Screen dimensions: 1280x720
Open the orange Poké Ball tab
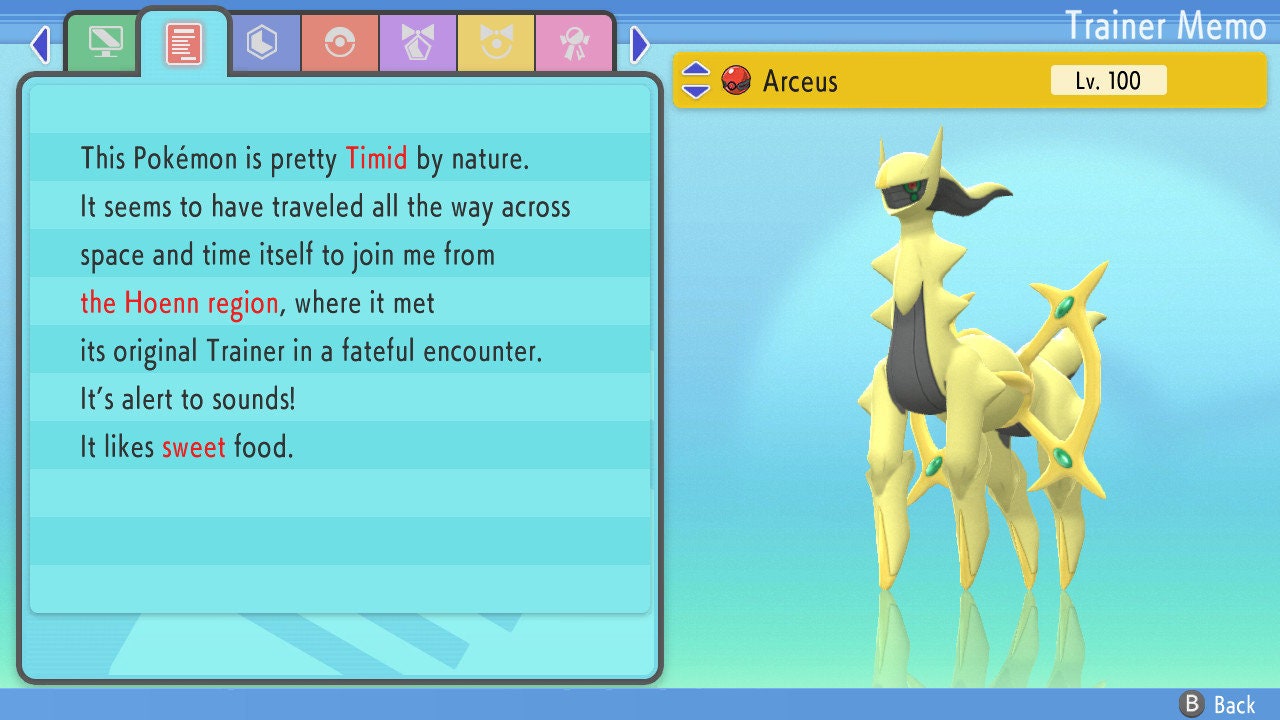click(340, 43)
